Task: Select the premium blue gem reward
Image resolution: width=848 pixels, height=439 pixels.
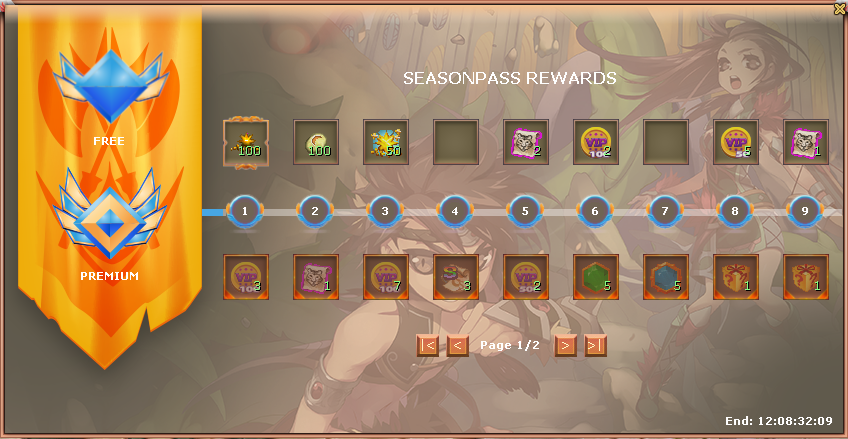Action: (666, 277)
